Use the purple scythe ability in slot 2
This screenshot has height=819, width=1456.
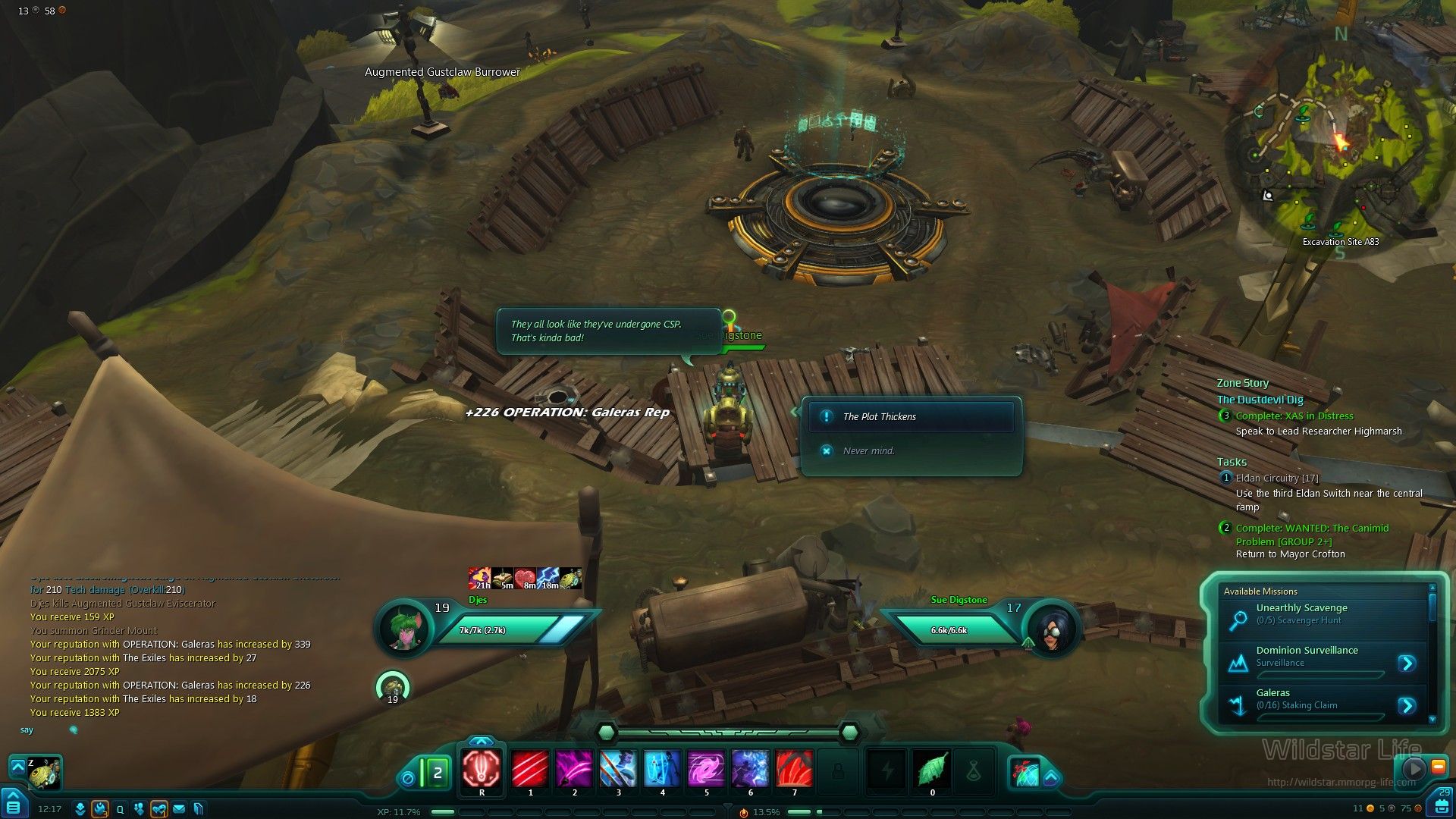[574, 768]
